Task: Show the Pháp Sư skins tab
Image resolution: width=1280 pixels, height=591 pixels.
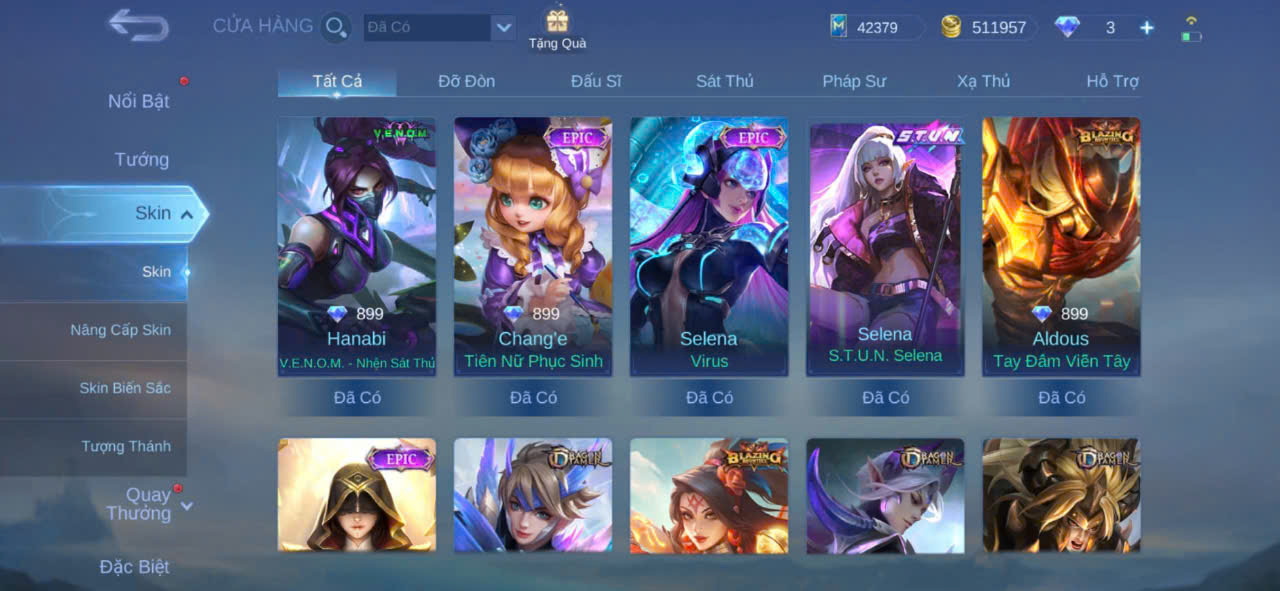Action: click(x=854, y=81)
